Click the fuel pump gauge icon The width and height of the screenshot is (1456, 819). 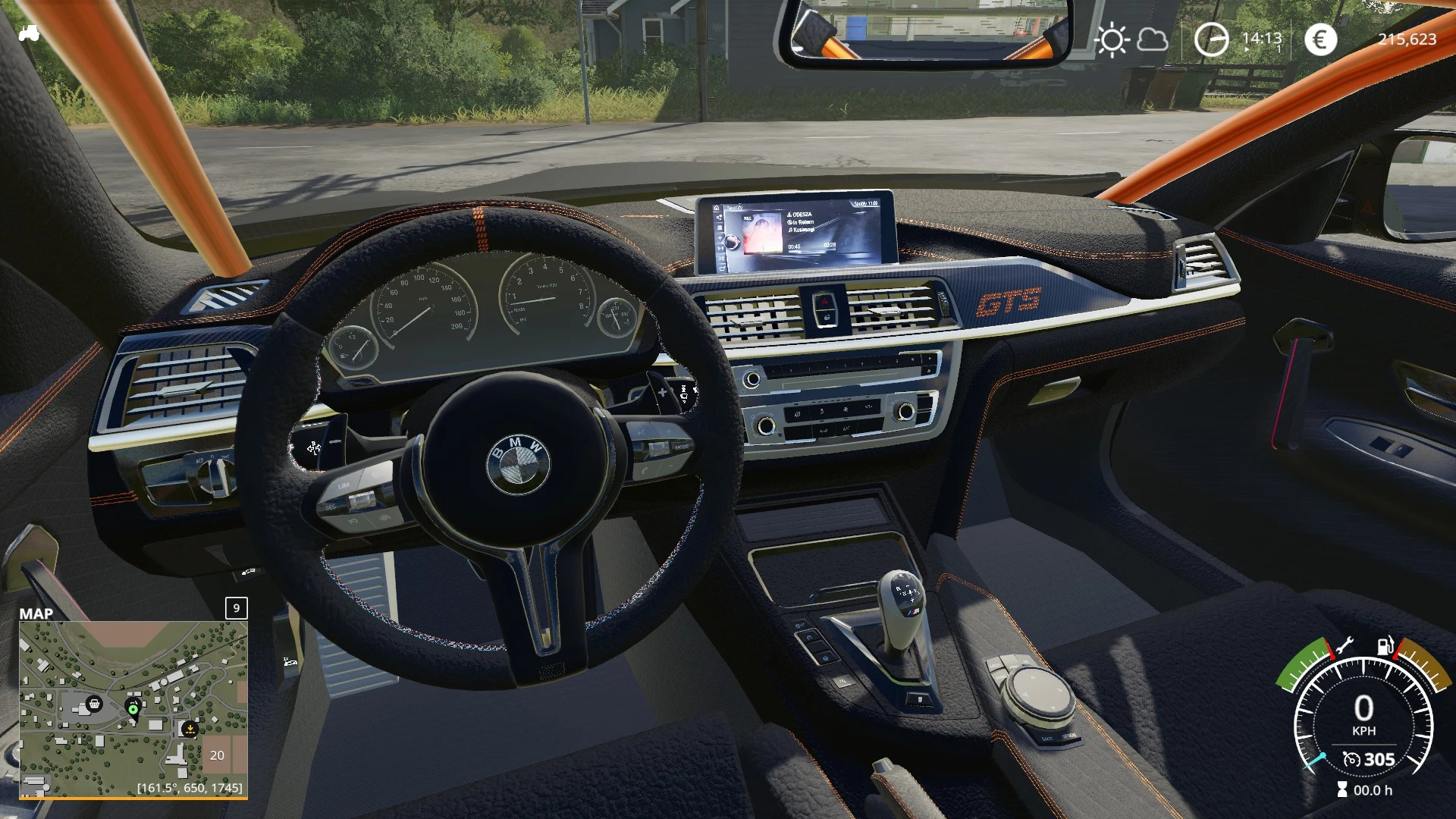pos(1385,646)
